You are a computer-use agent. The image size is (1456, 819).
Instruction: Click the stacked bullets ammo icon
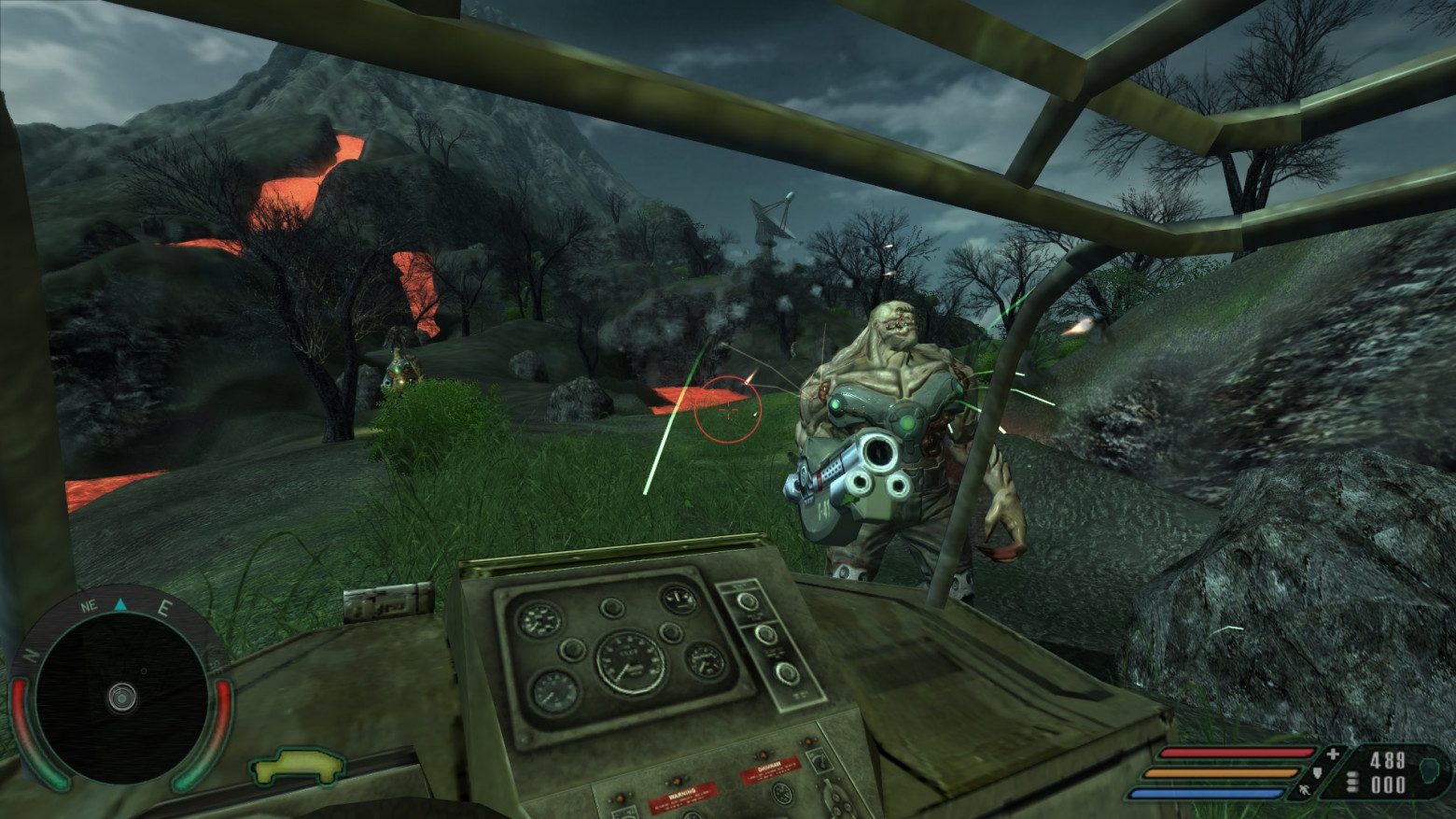pos(1353,783)
